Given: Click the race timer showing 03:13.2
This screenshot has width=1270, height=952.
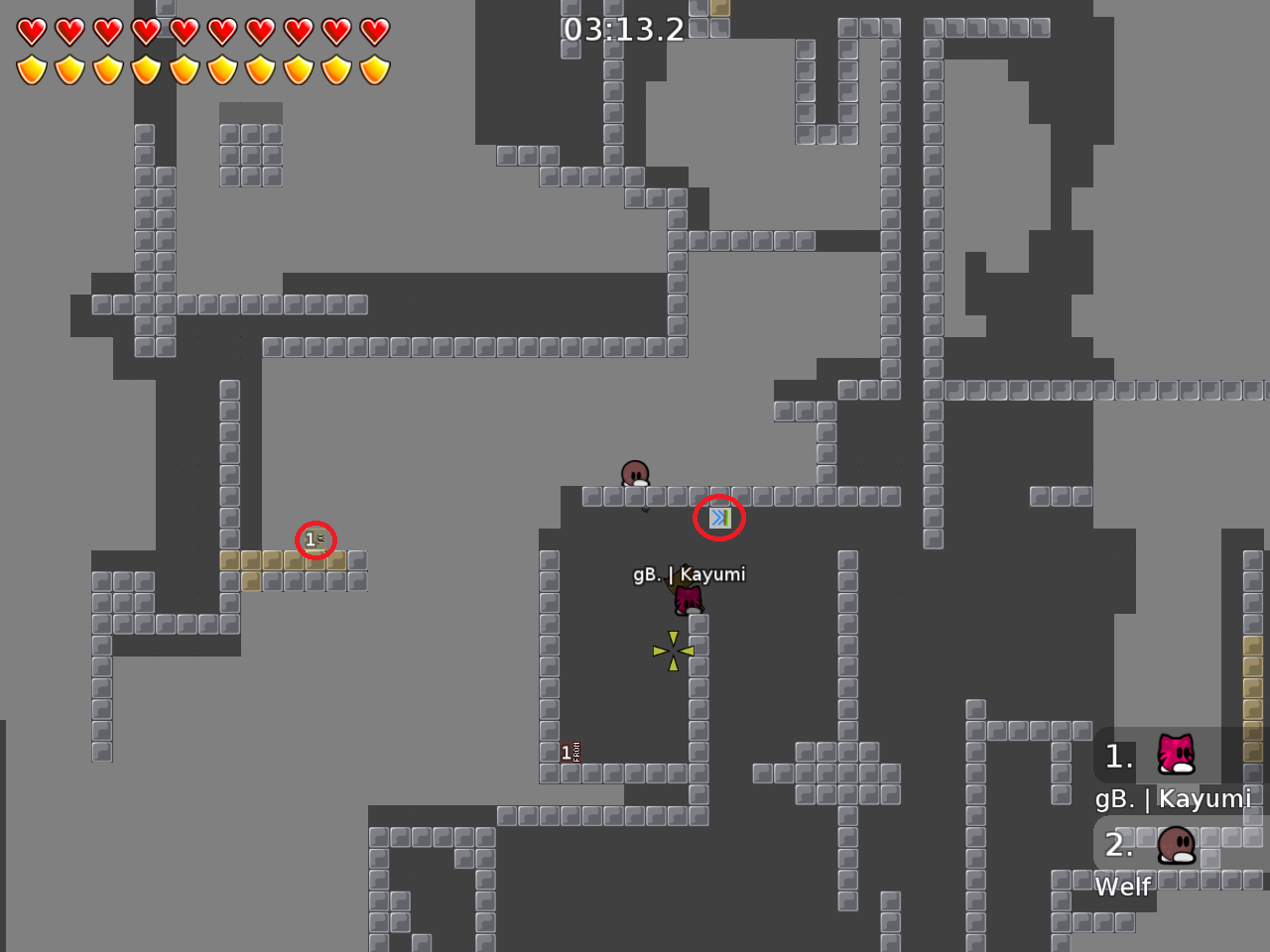Looking at the screenshot, I should click(624, 30).
